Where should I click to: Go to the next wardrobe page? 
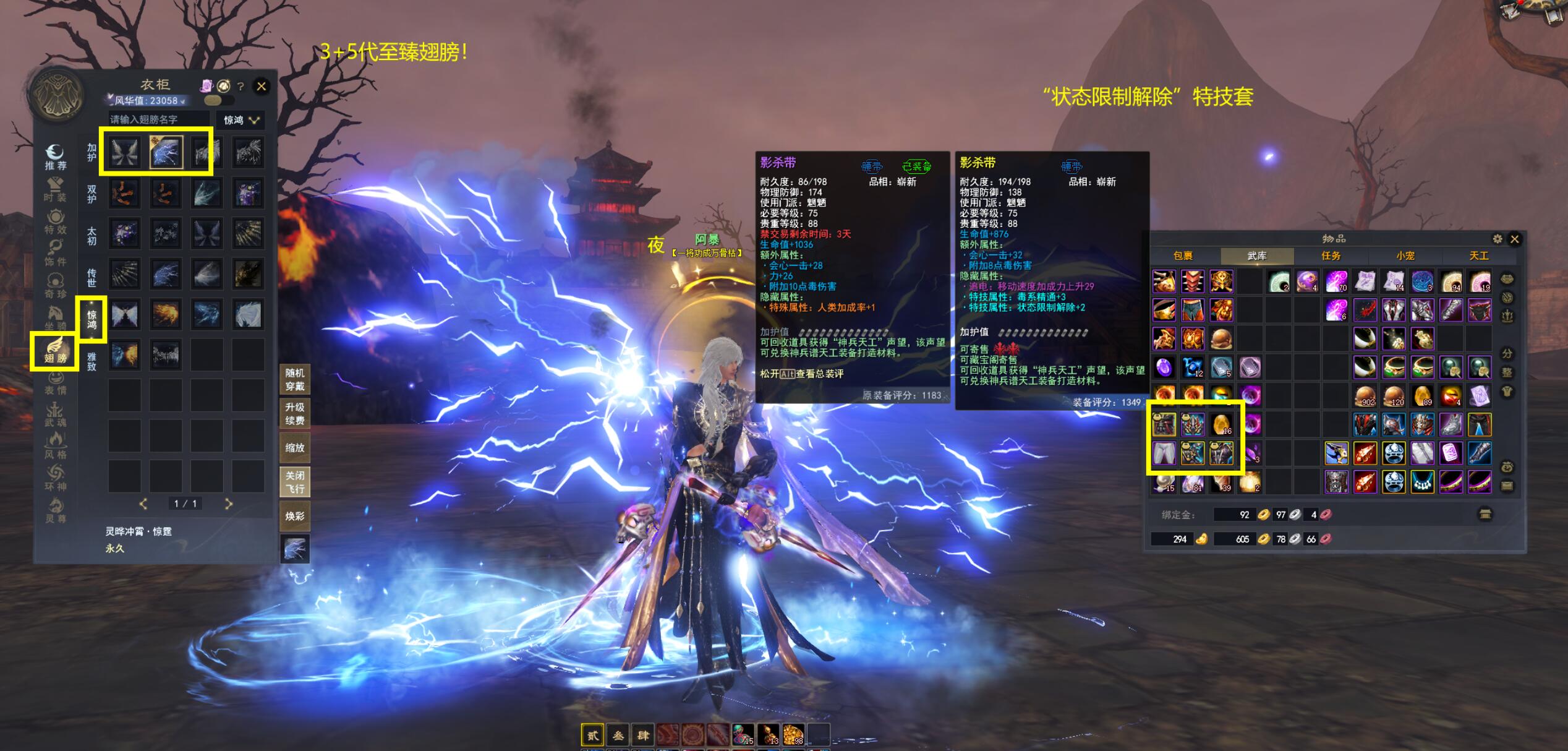(228, 504)
